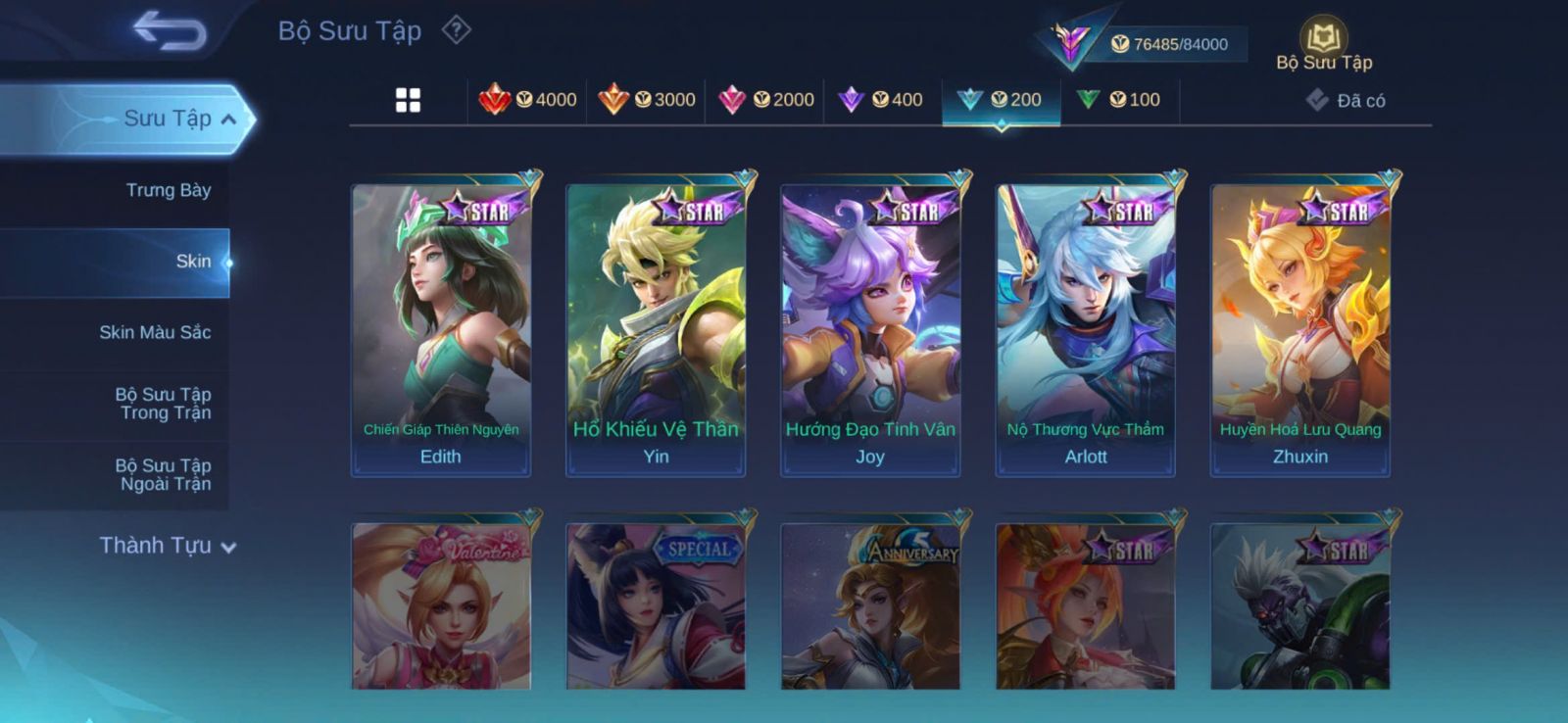Viewport: 1568px width, 723px height.
Task: Open the Trưng Bày menu entry
Action: click(x=168, y=190)
